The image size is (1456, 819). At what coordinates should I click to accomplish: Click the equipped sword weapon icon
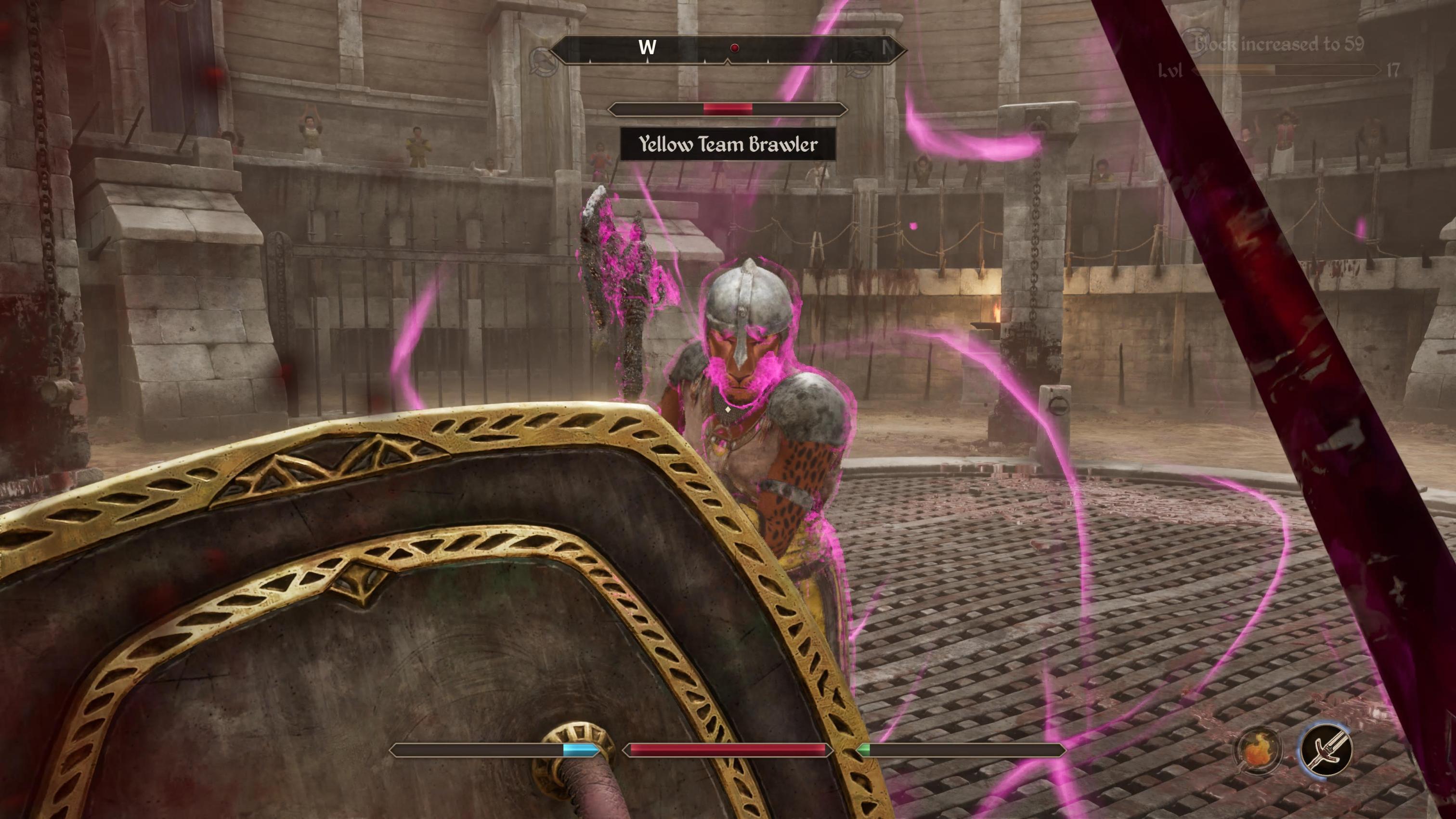pyautogui.click(x=1326, y=750)
